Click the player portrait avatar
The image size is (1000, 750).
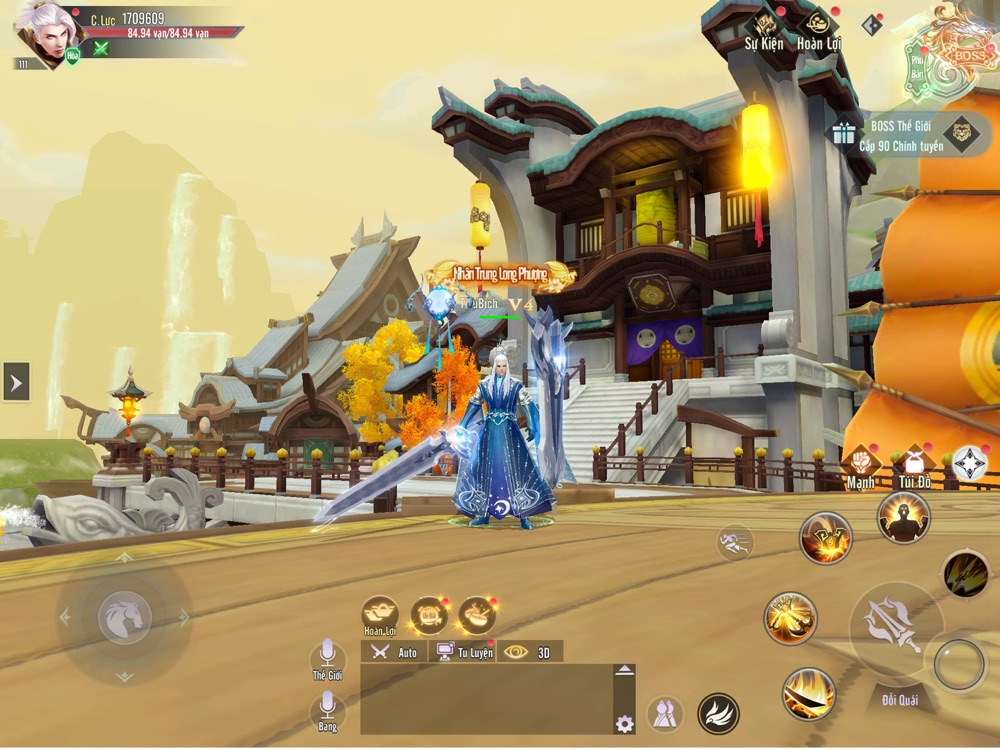[x=46, y=33]
